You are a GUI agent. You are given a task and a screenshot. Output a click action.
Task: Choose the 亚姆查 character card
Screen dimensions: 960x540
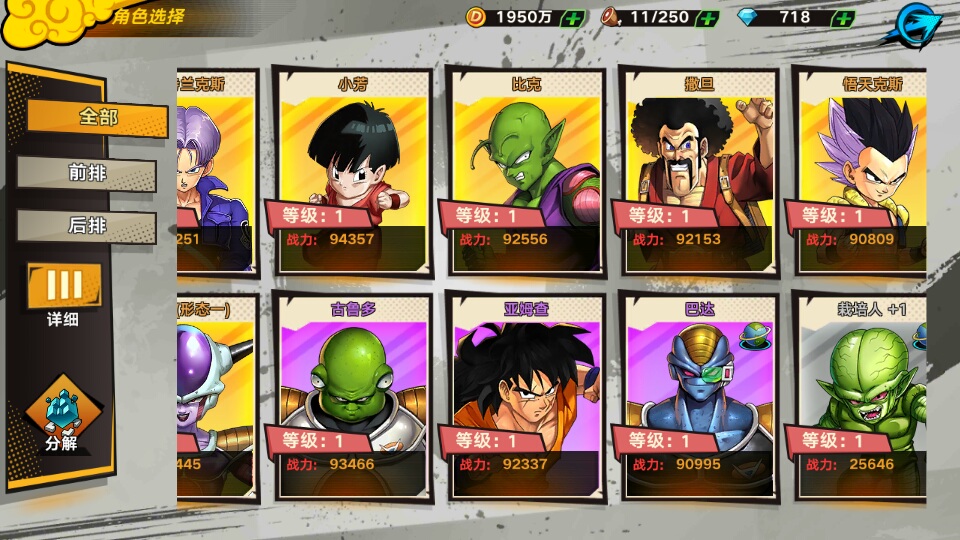coord(526,397)
